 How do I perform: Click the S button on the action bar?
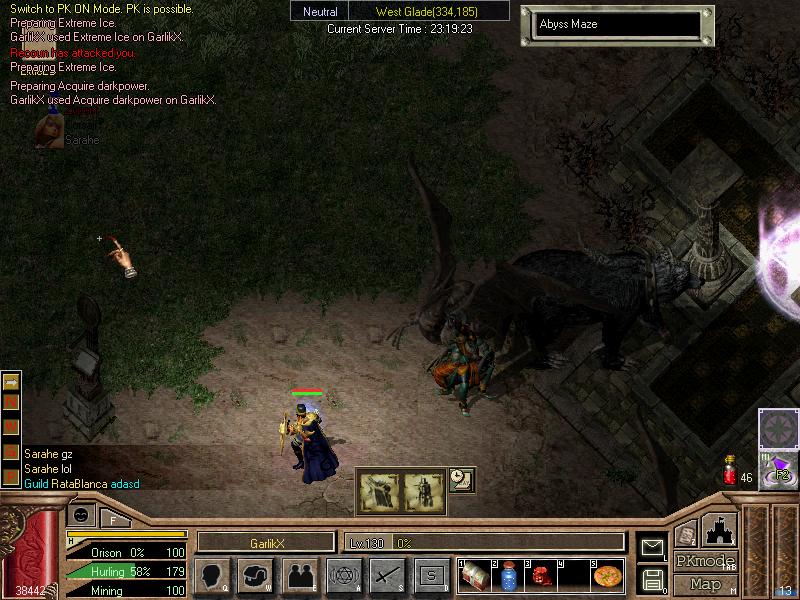point(432,576)
